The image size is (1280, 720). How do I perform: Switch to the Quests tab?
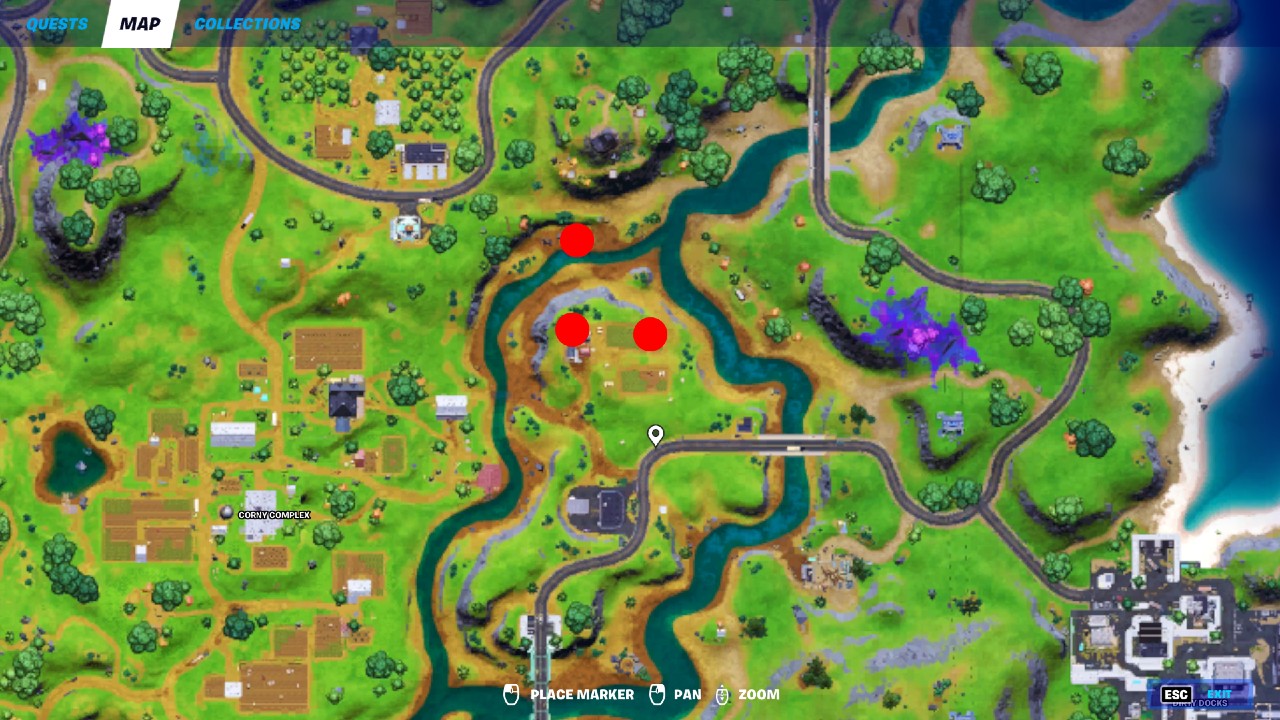(55, 22)
